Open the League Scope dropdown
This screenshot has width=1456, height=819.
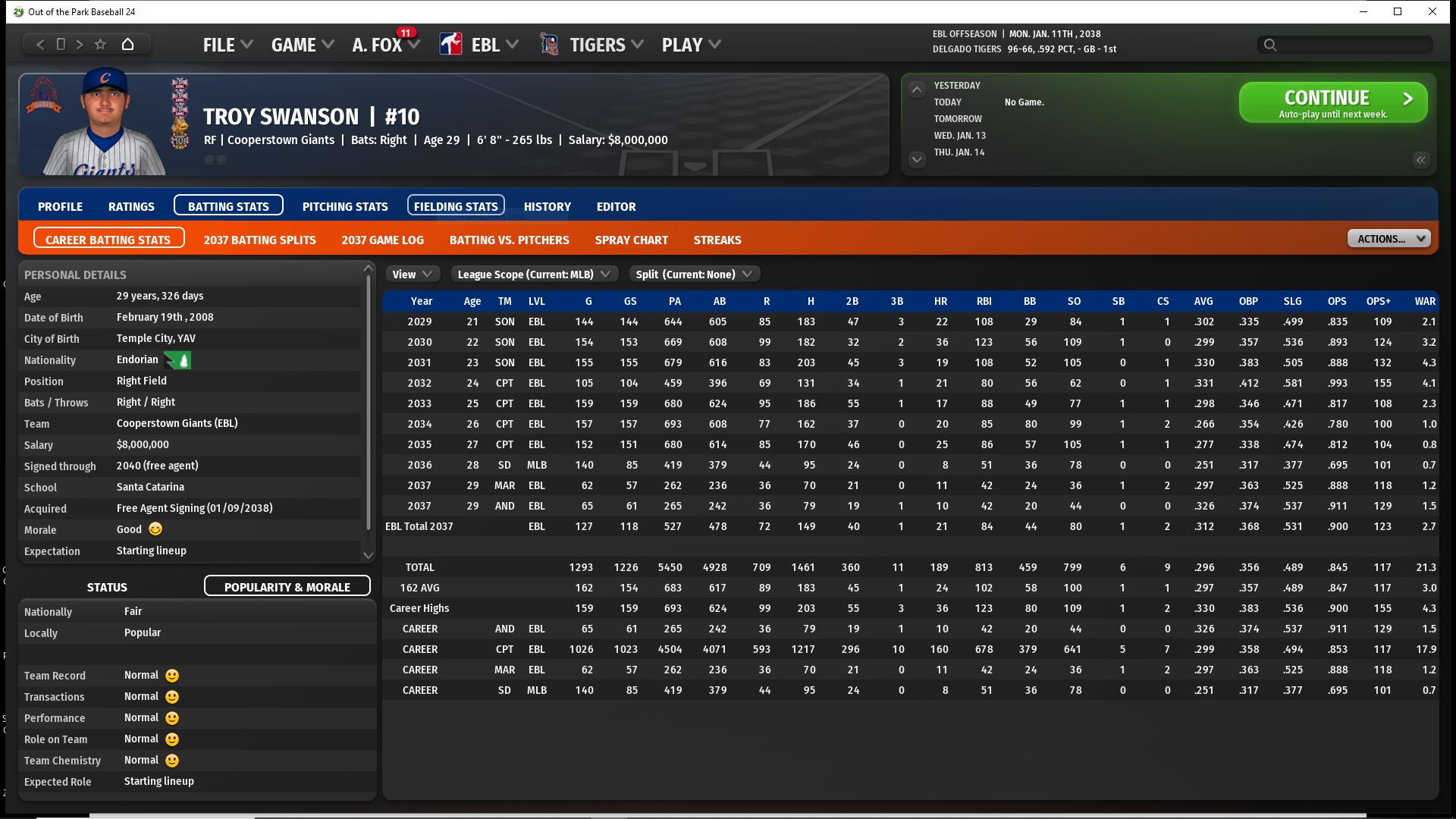point(534,275)
